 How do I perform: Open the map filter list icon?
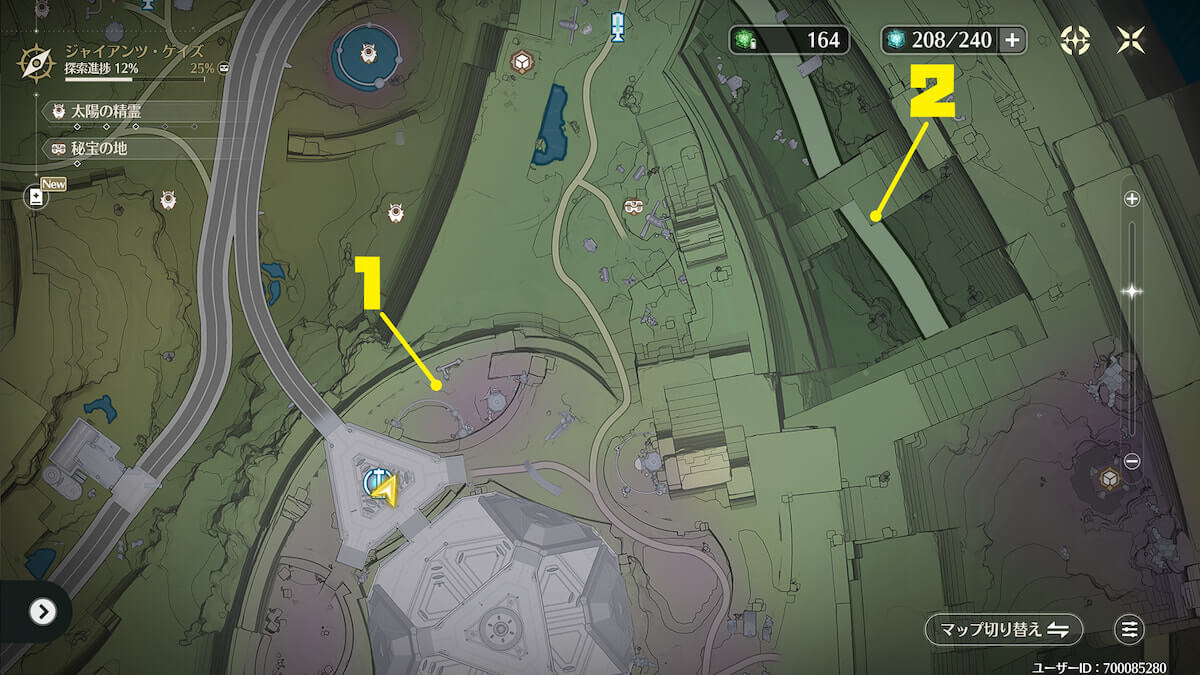[x=1129, y=629]
